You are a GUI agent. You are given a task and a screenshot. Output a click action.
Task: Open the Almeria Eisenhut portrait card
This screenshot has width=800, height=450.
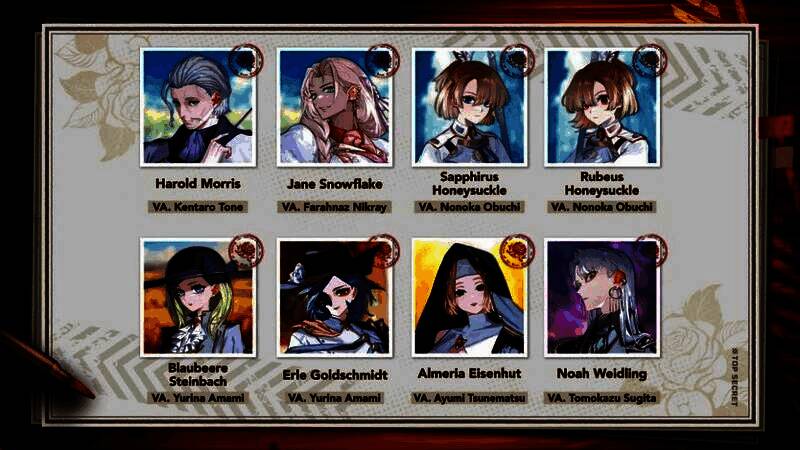point(469,297)
